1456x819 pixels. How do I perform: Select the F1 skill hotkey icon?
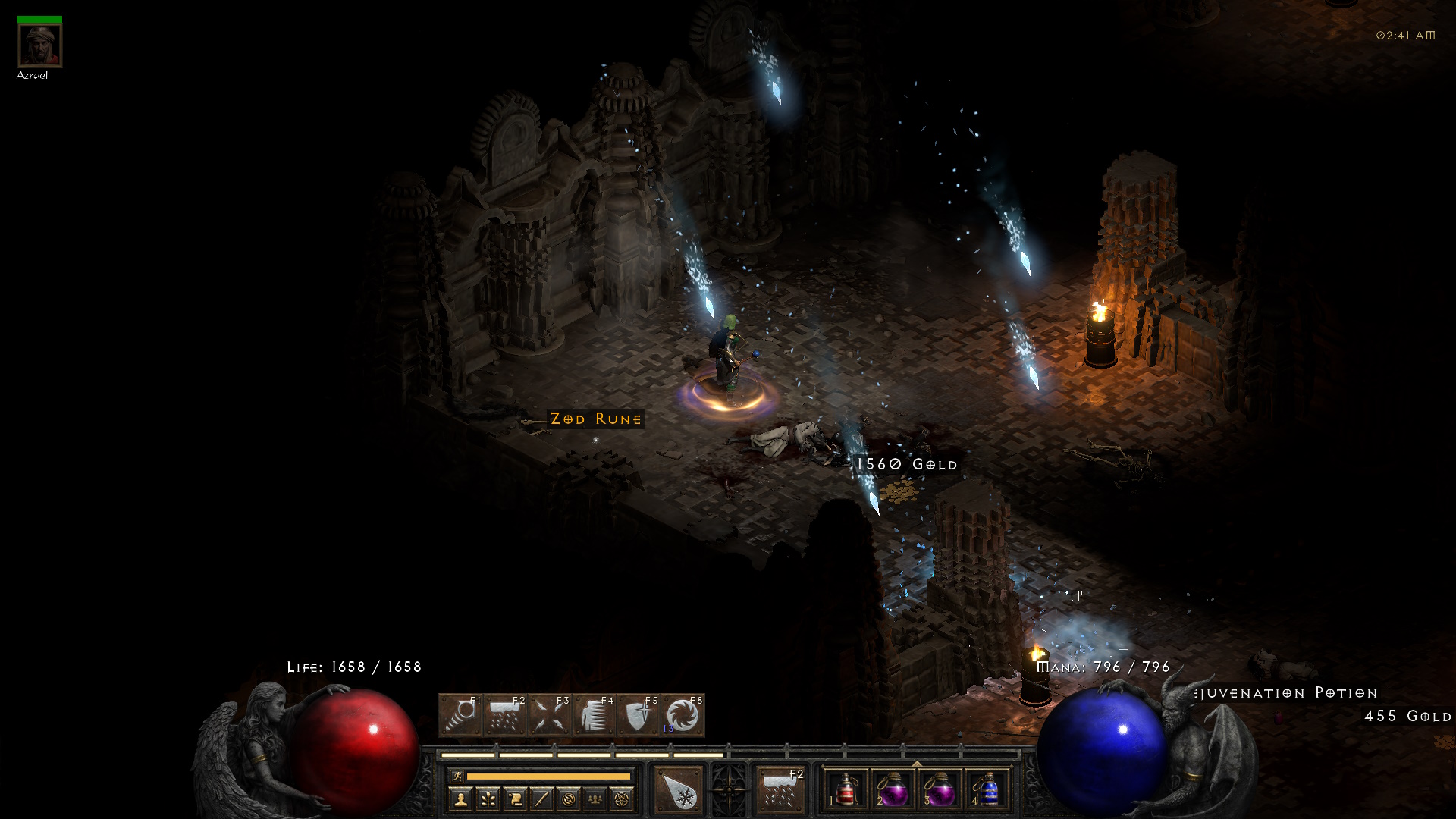tap(460, 715)
